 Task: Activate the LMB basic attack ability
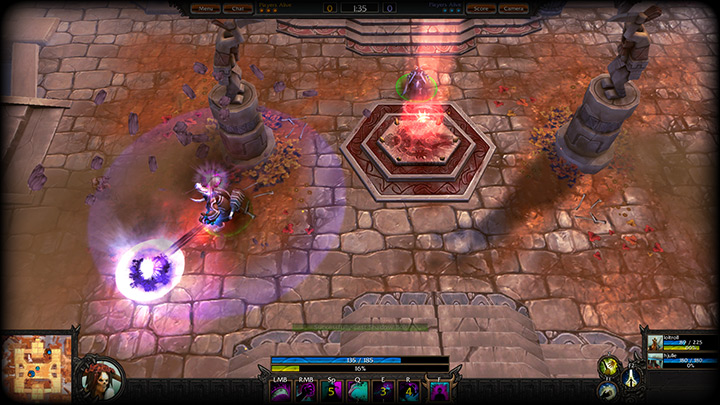point(279,390)
